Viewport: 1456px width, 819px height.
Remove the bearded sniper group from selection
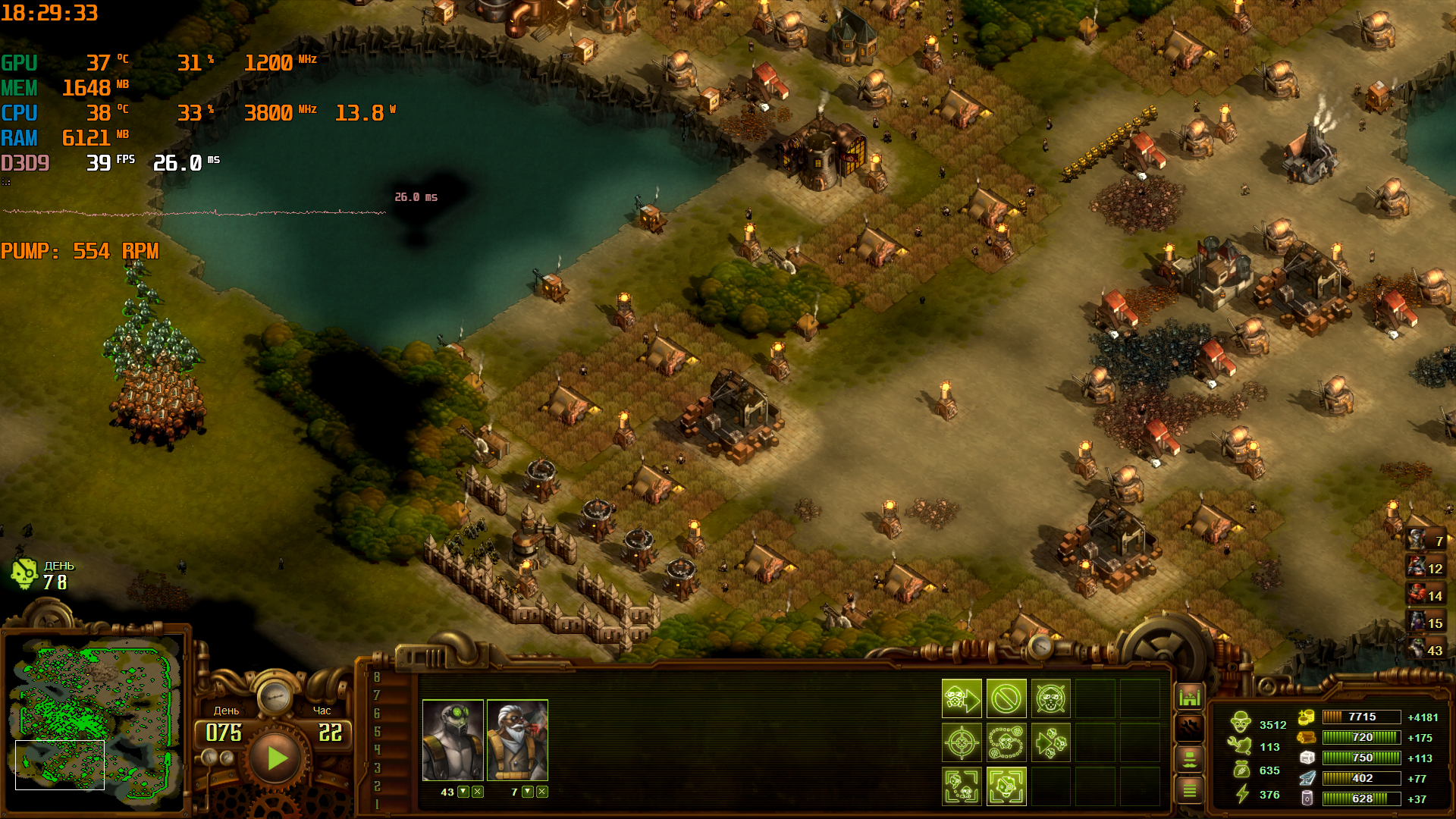point(542,792)
